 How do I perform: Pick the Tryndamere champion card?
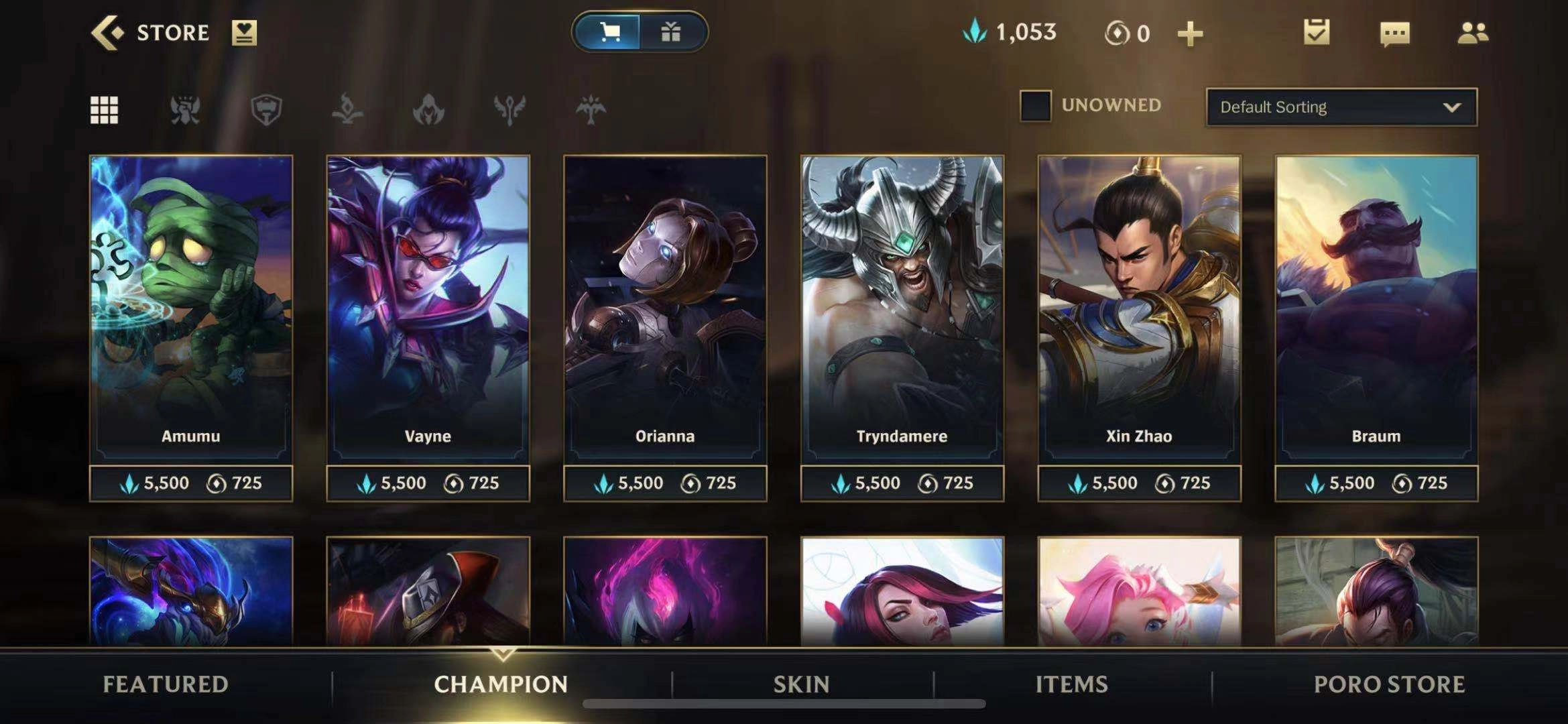pyautogui.click(x=902, y=308)
